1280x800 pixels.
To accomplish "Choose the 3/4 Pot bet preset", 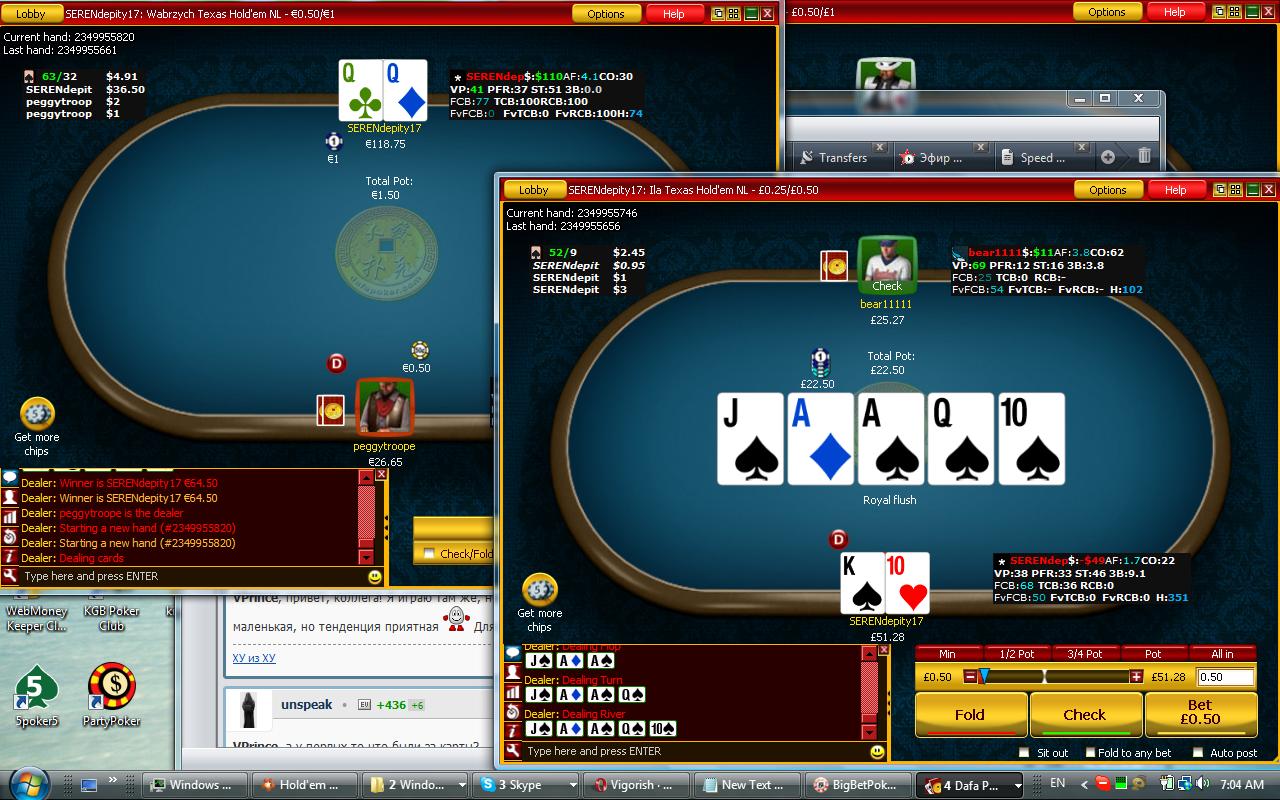I will 1085,654.
